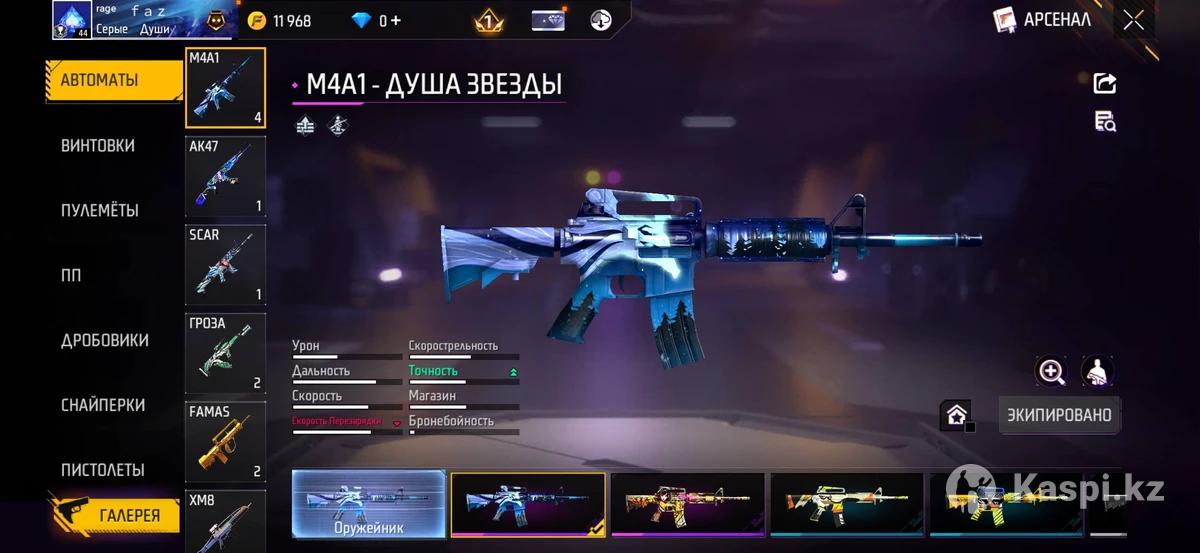
Task: Close the Arsenal screen
Action: [1133, 20]
